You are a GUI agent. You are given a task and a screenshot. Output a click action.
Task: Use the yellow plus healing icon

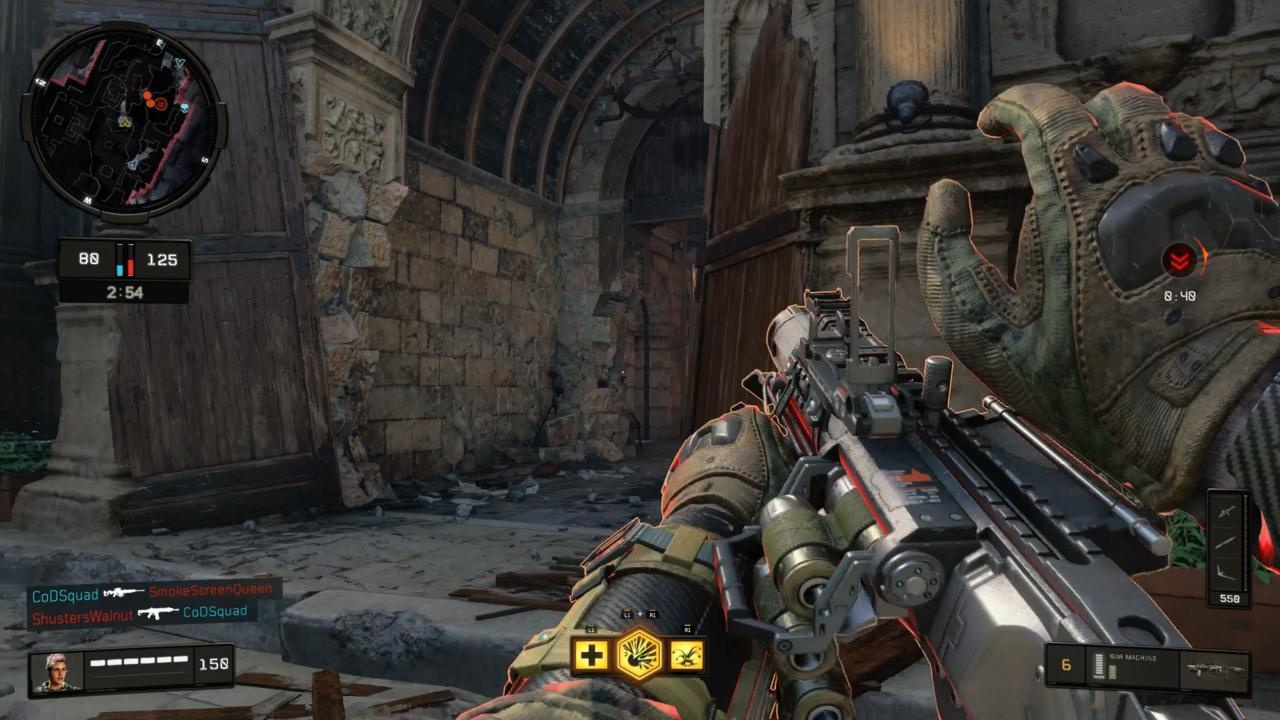tap(590, 656)
